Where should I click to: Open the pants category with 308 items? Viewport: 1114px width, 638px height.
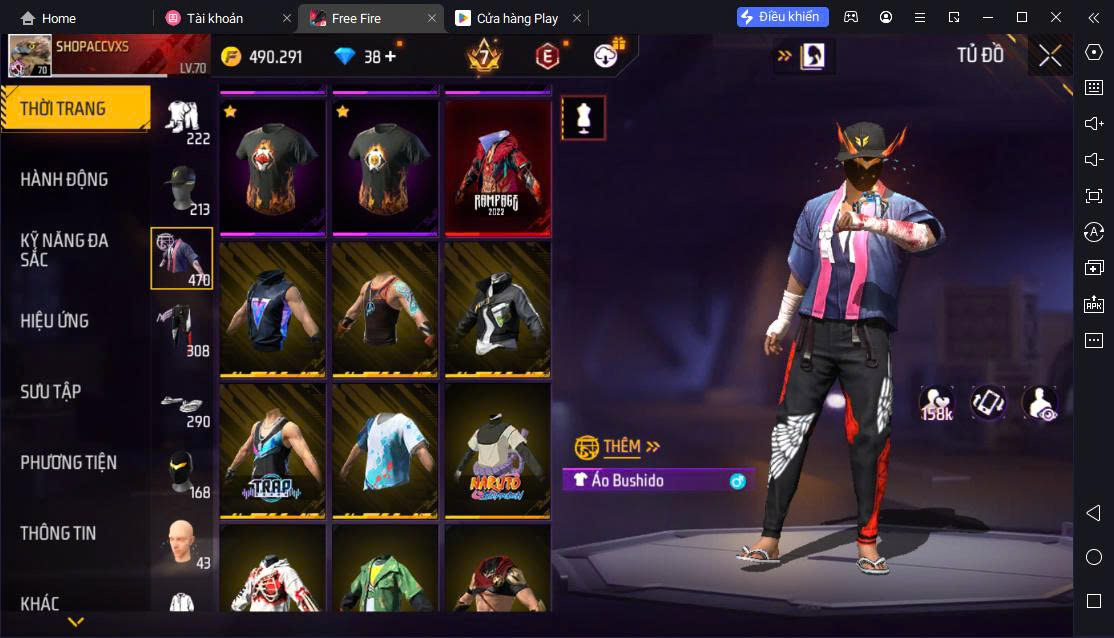coord(182,329)
